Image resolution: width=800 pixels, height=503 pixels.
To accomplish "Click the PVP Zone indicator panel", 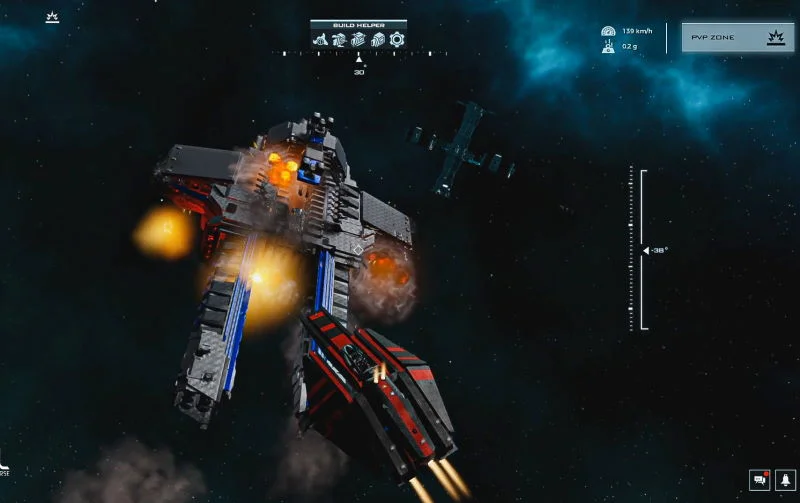I will (x=739, y=38).
